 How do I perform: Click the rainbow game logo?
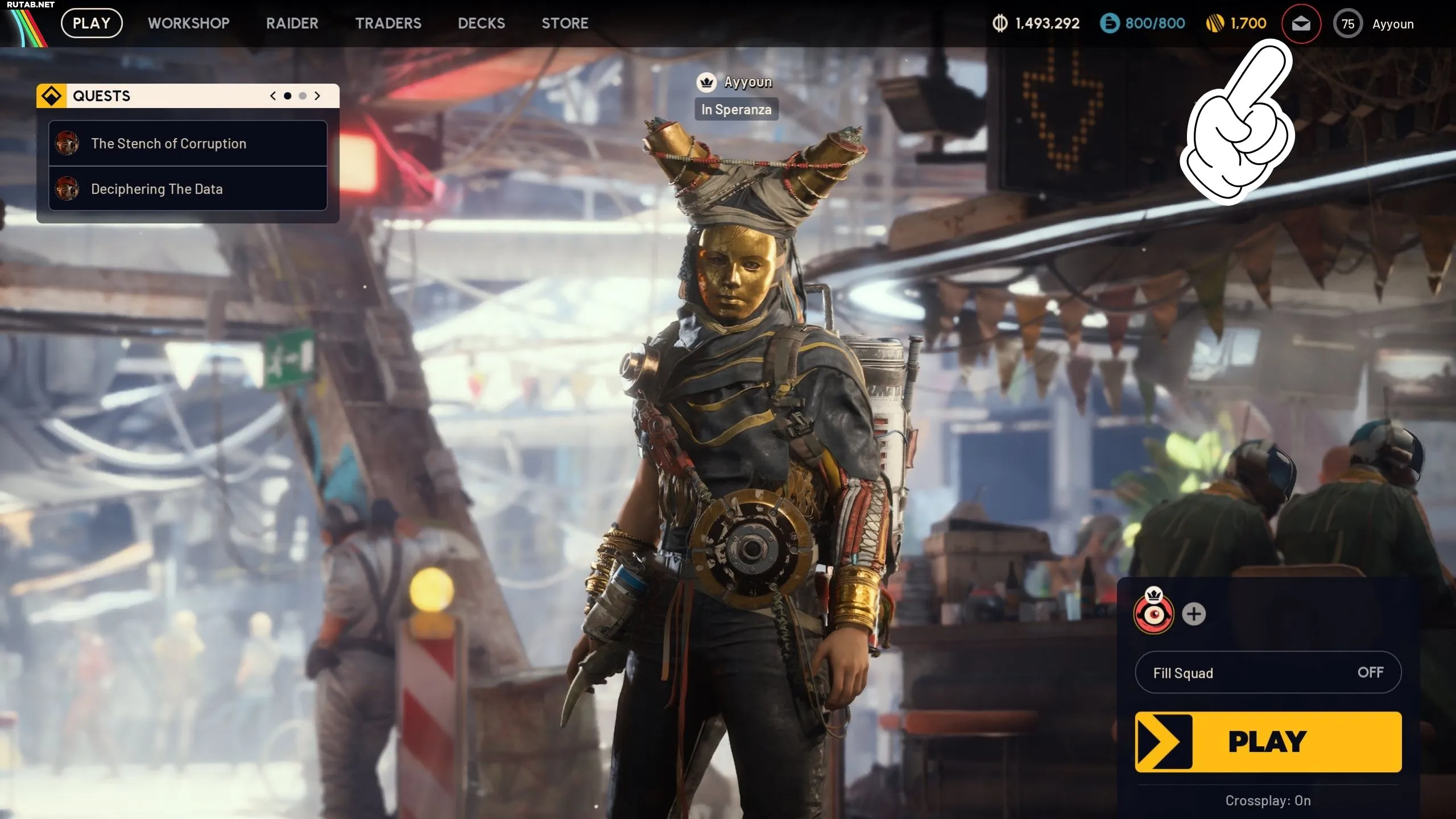pyautogui.click(x=26, y=27)
